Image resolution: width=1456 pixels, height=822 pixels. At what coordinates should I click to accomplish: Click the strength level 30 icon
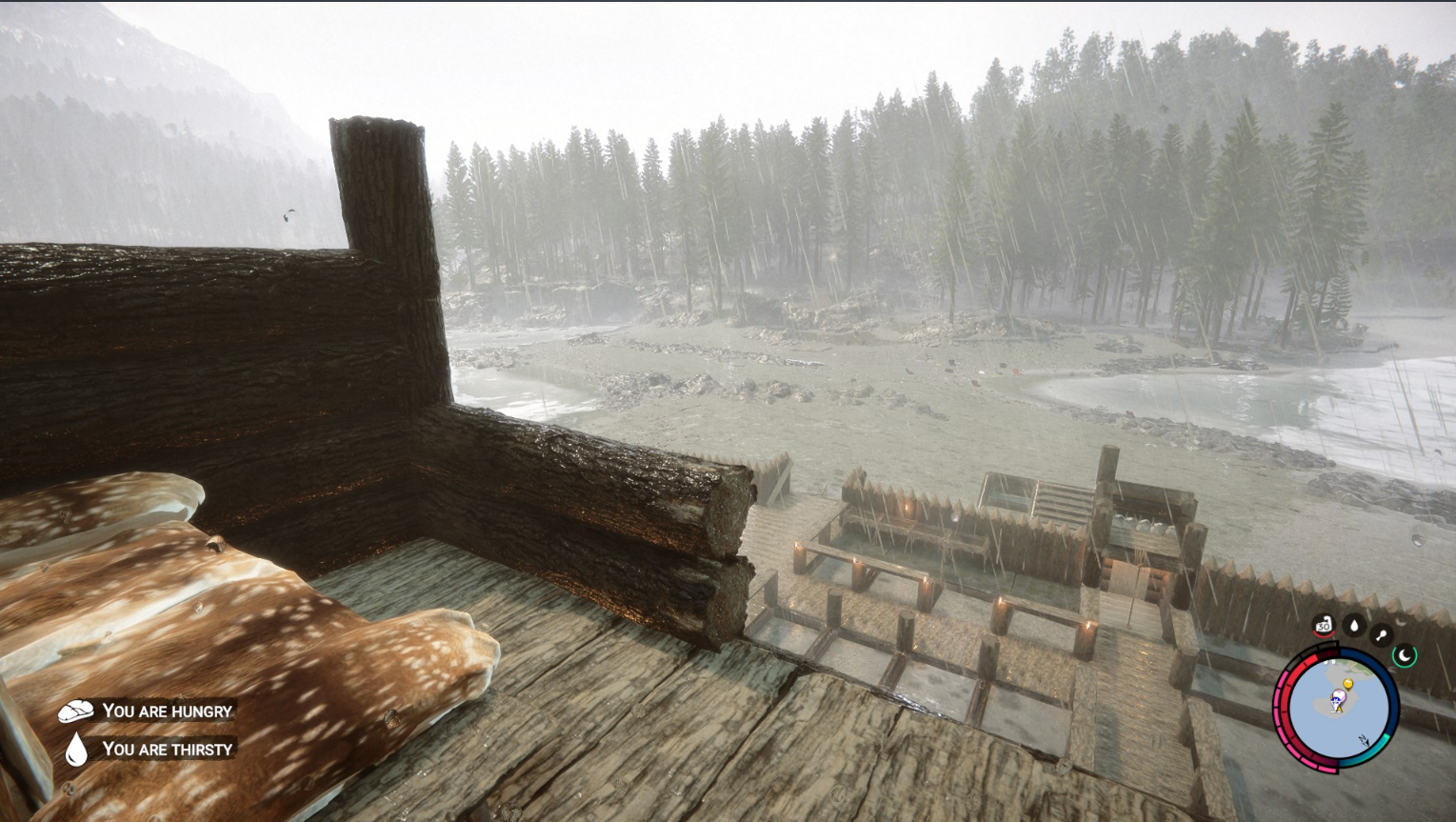pyautogui.click(x=1323, y=626)
